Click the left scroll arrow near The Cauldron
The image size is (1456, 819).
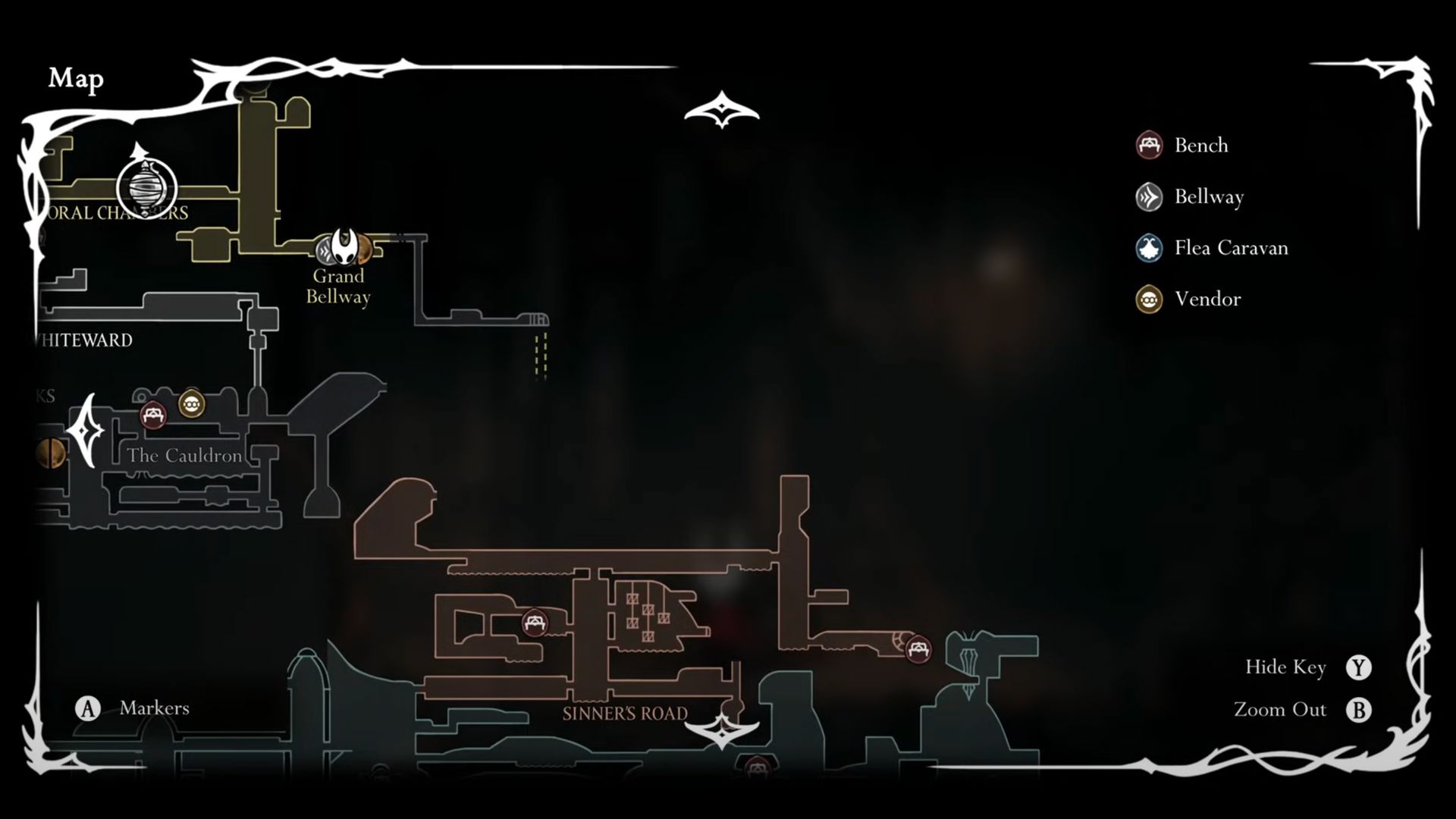coord(85,431)
